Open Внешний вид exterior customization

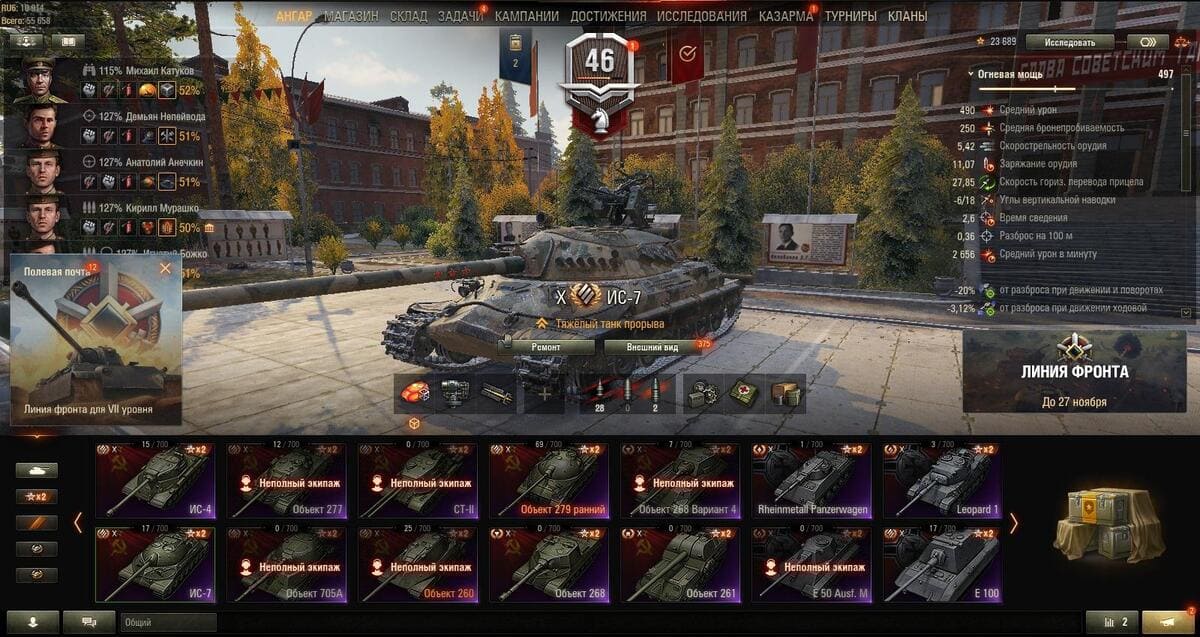(x=652, y=347)
